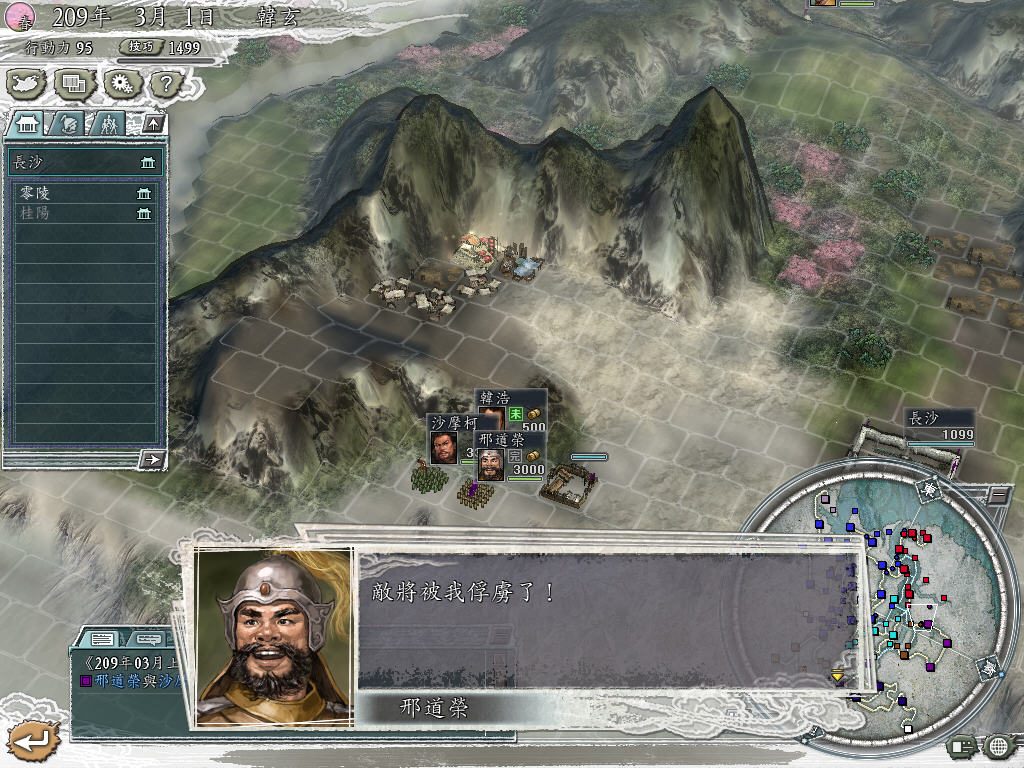1024x768 pixels.
Task: Collapse the list panel with up arrow
Action: pos(153,124)
